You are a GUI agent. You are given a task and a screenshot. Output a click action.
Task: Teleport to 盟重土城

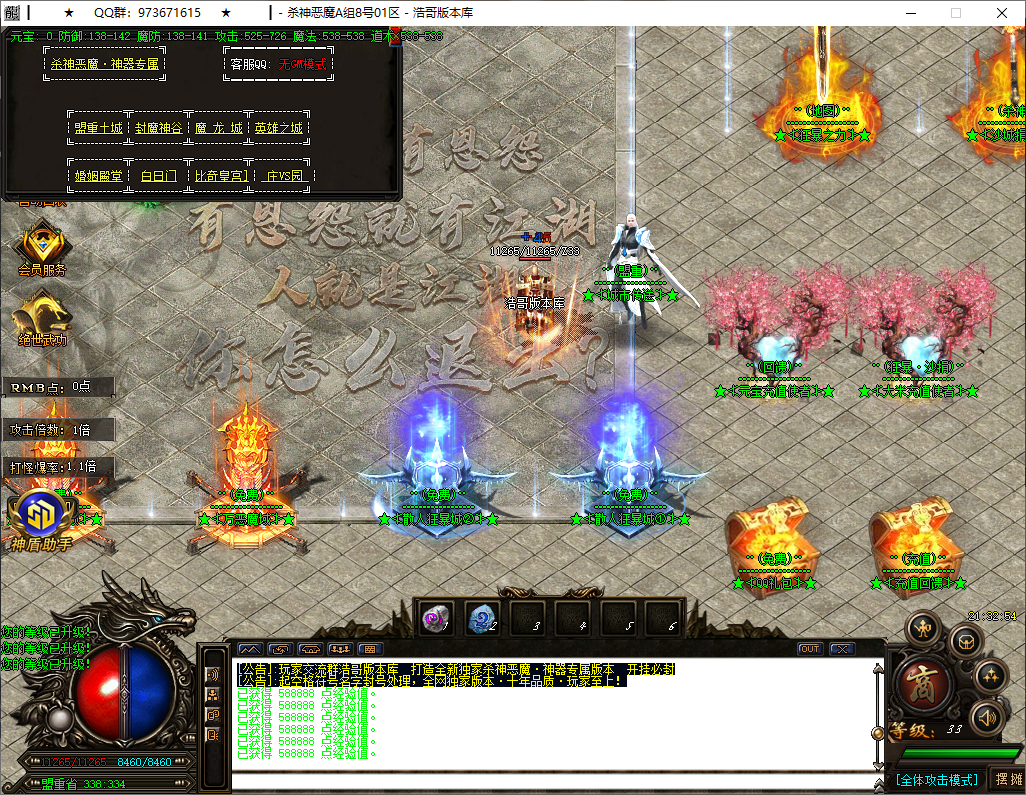coord(97,128)
